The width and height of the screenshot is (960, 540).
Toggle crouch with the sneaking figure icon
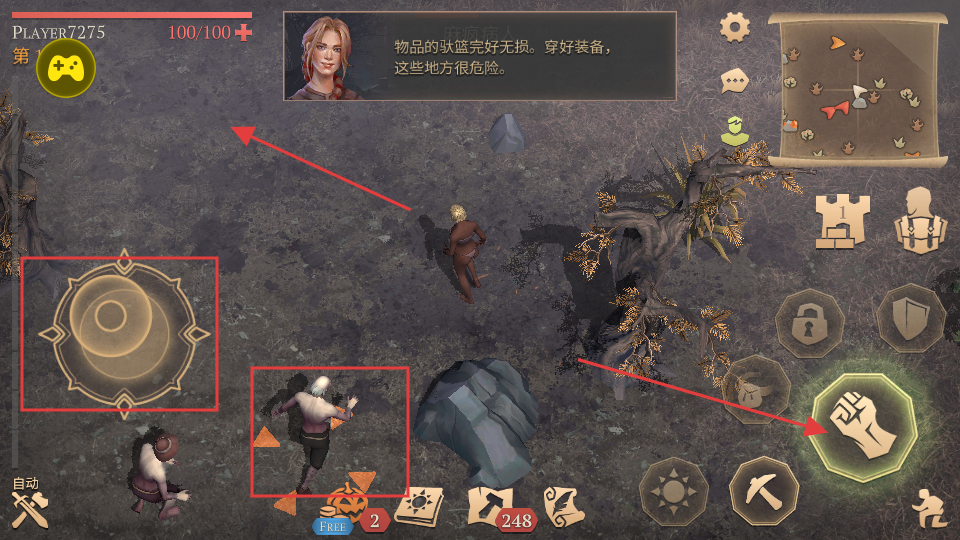click(927, 510)
